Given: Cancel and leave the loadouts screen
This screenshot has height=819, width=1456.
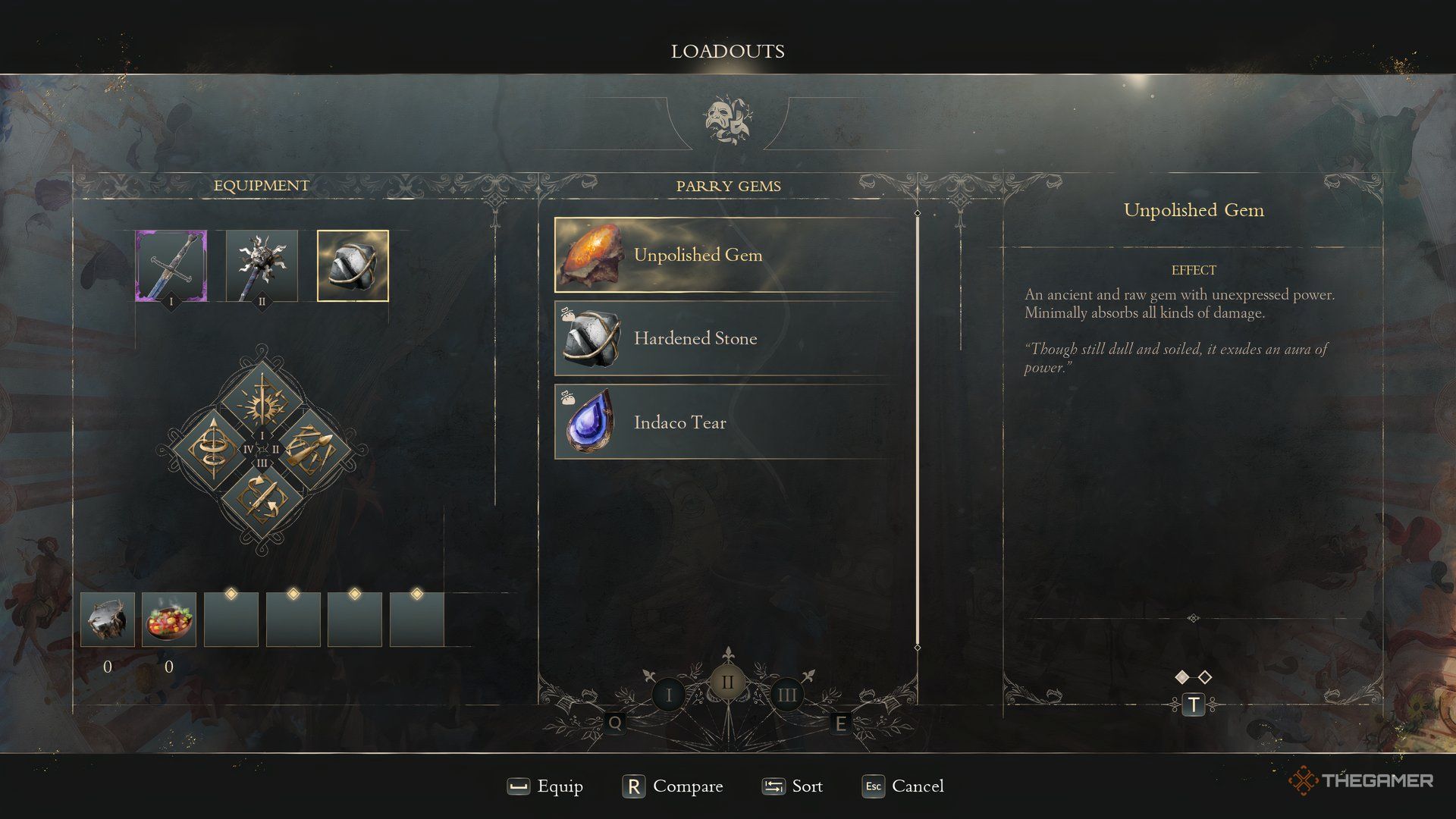Looking at the screenshot, I should (903, 786).
